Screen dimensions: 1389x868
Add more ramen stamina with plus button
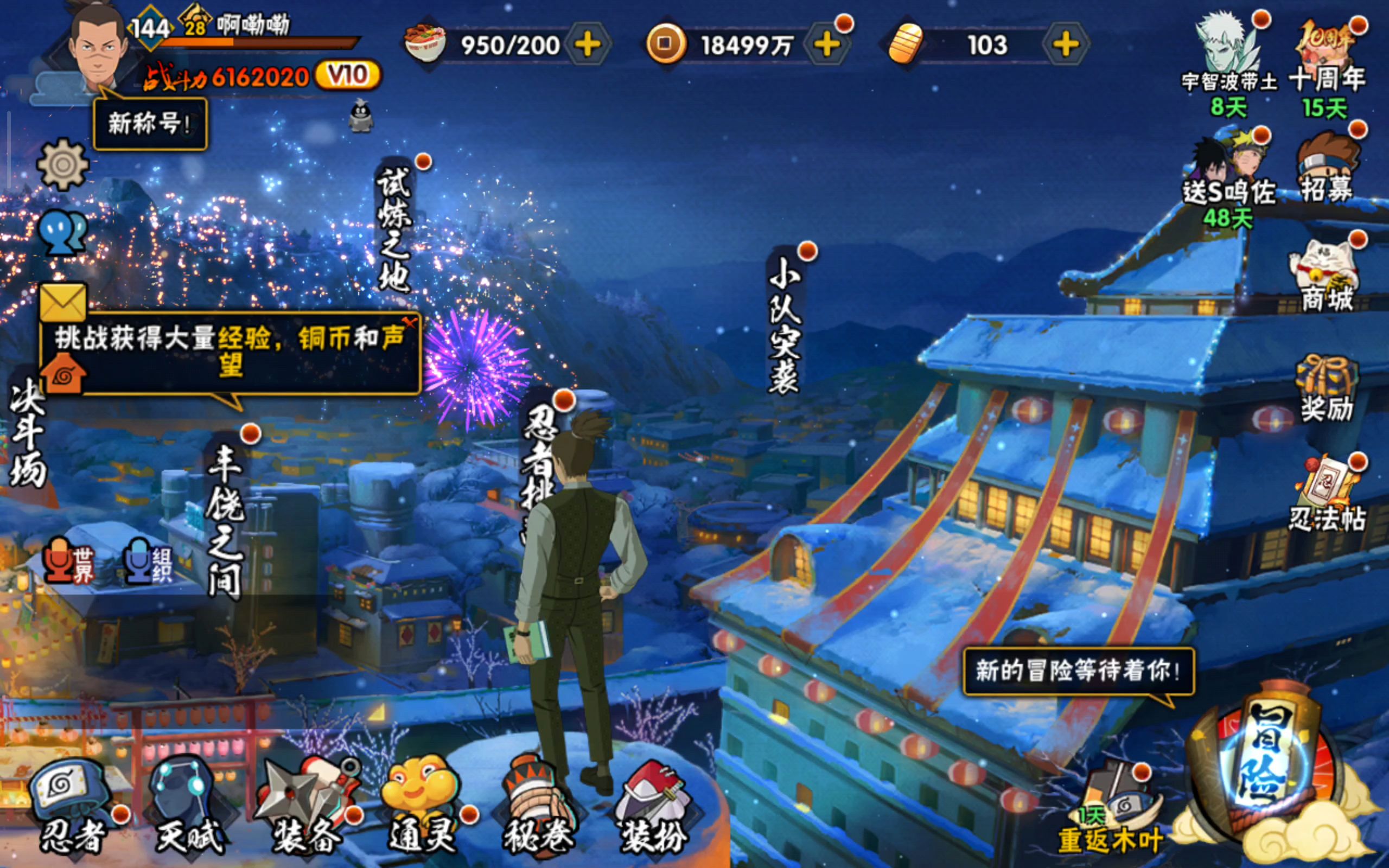point(588,45)
